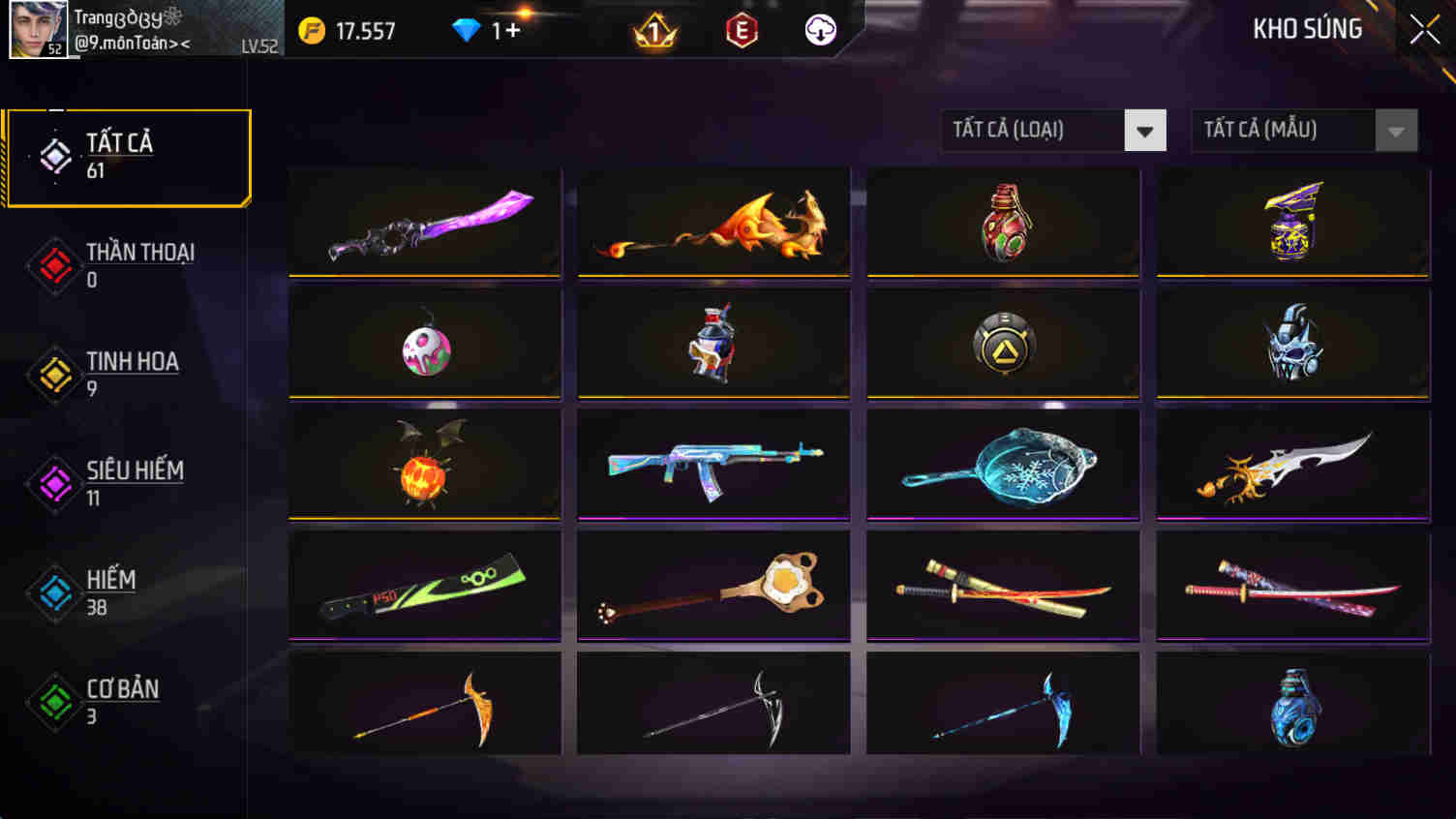This screenshot has height=819, width=1456.
Task: Select the CƠ BẢN green rarity icon
Action: tap(54, 704)
